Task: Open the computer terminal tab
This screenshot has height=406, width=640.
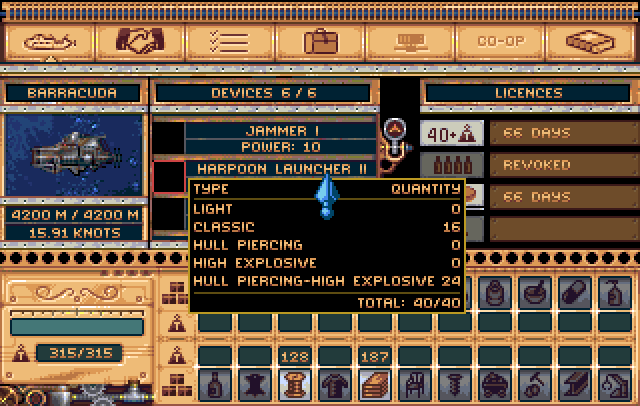Action: (x=410, y=42)
